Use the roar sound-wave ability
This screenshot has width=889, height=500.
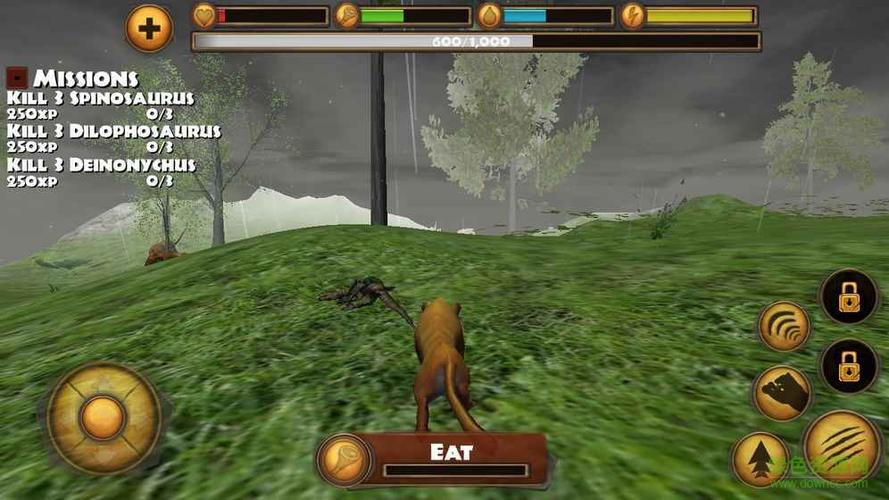[784, 326]
